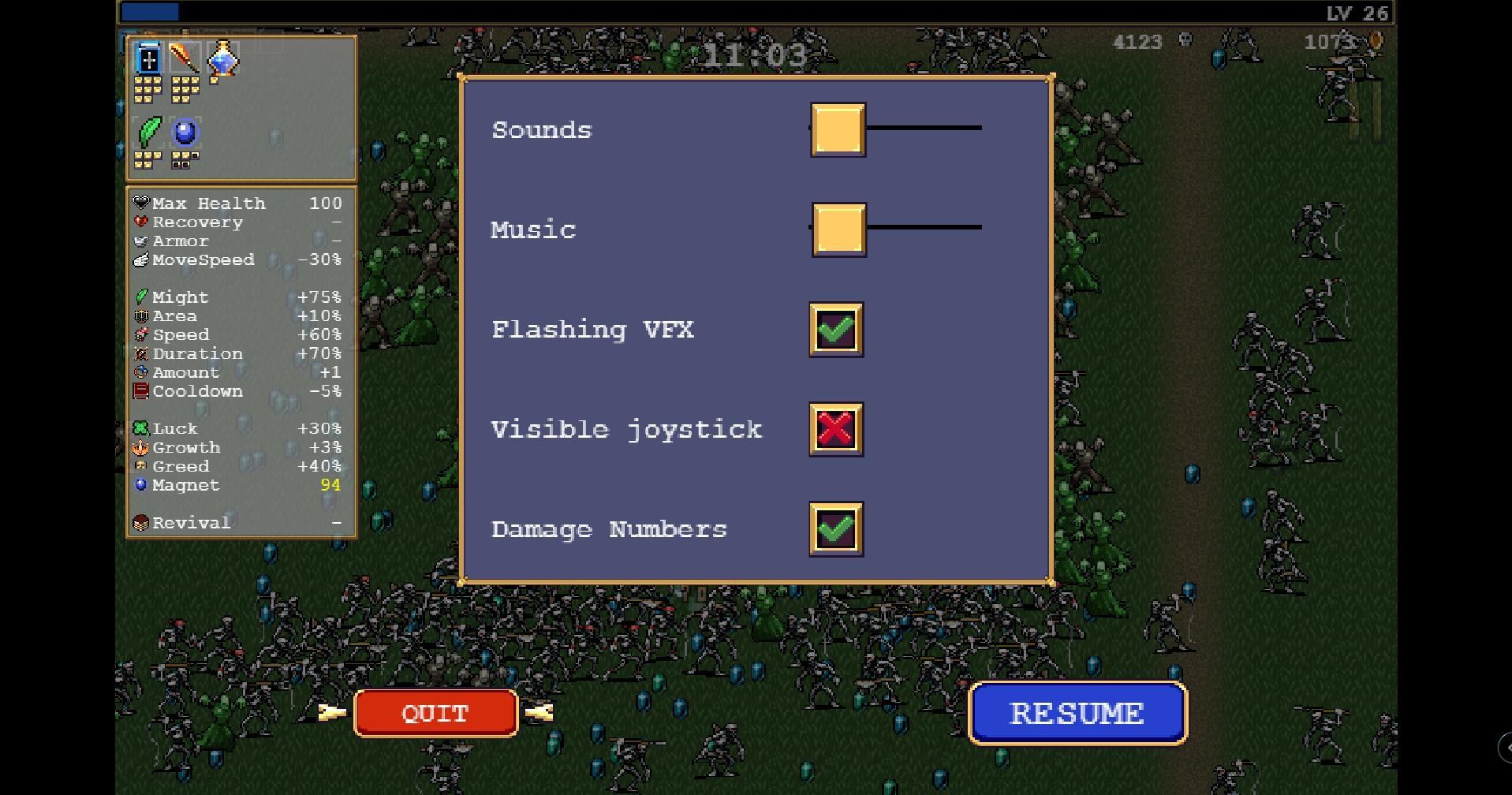
Task: Disable the Flashing VFX checkbox
Action: 836,329
